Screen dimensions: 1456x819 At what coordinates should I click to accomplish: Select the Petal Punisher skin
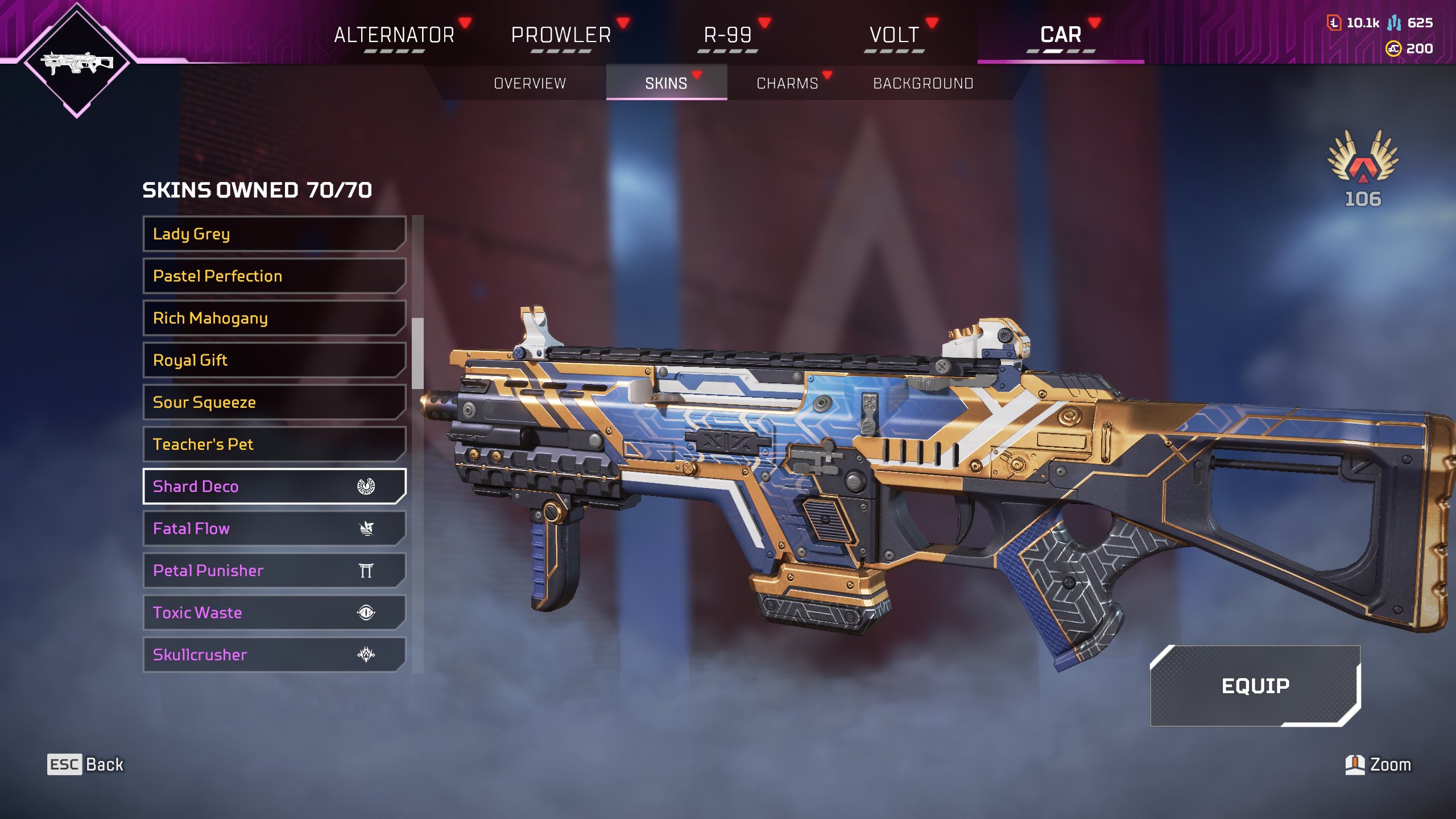[274, 570]
